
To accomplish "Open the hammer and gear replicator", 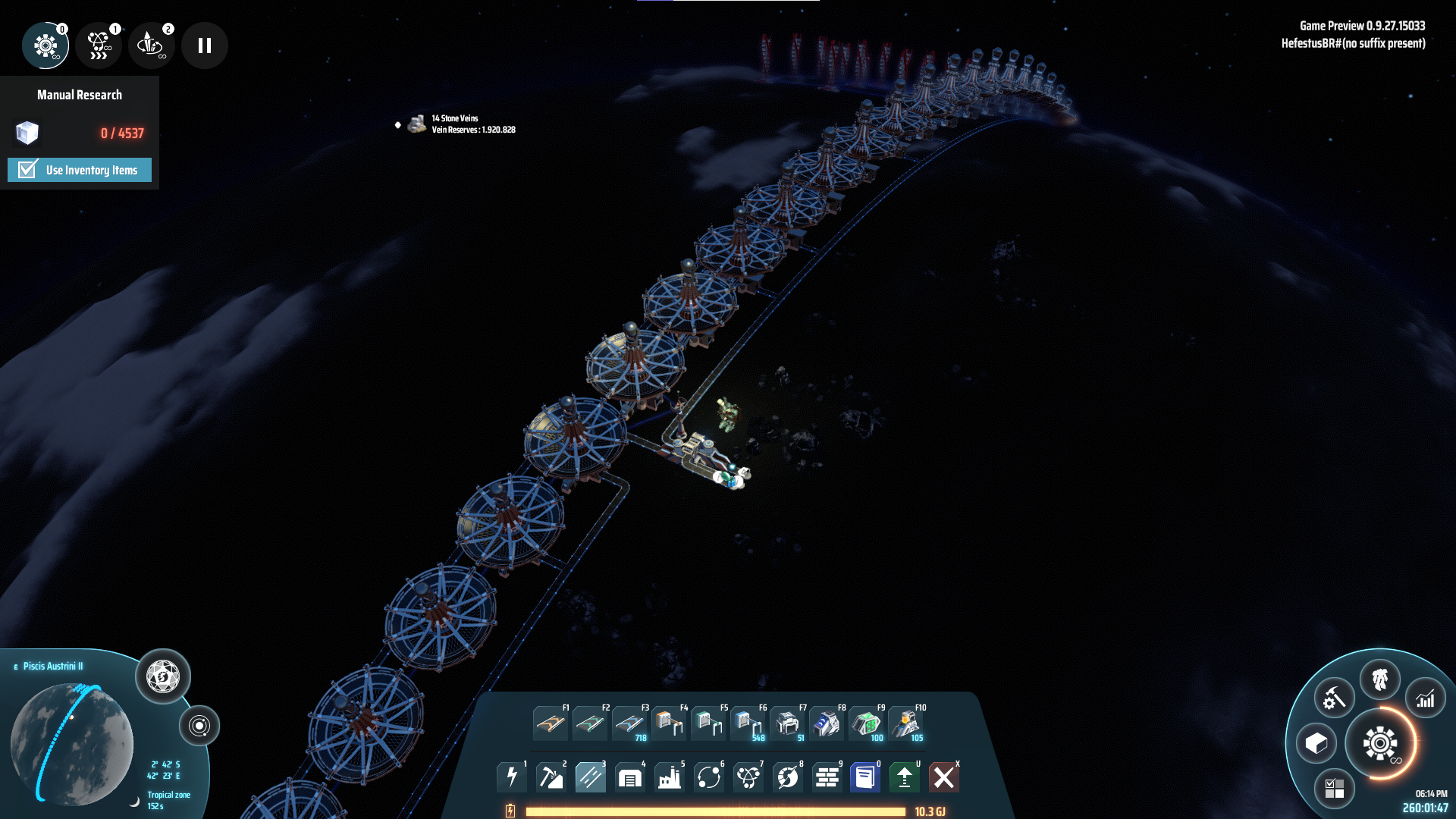I will [x=1334, y=698].
